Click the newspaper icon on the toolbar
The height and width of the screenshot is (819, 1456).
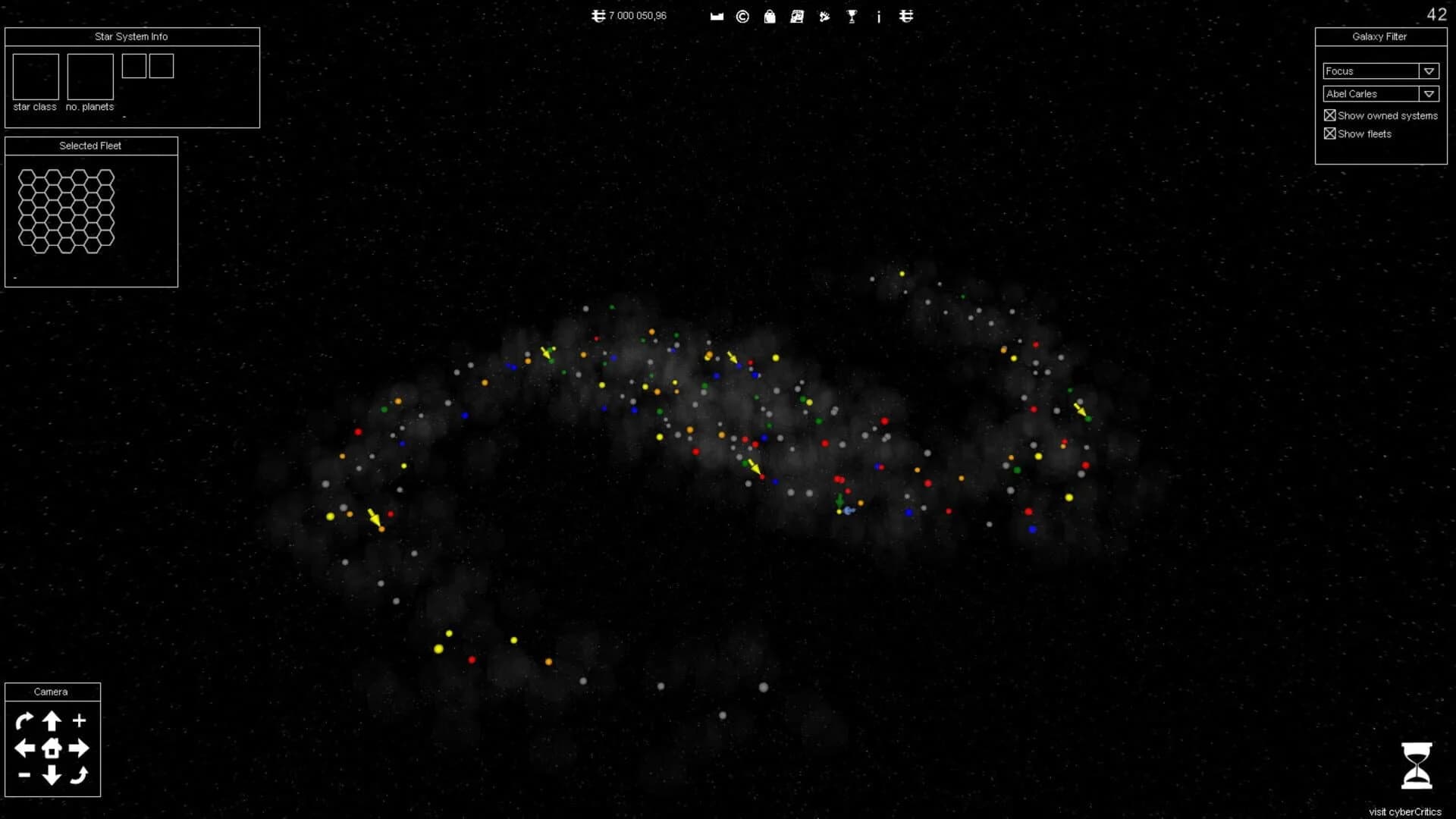tap(797, 16)
